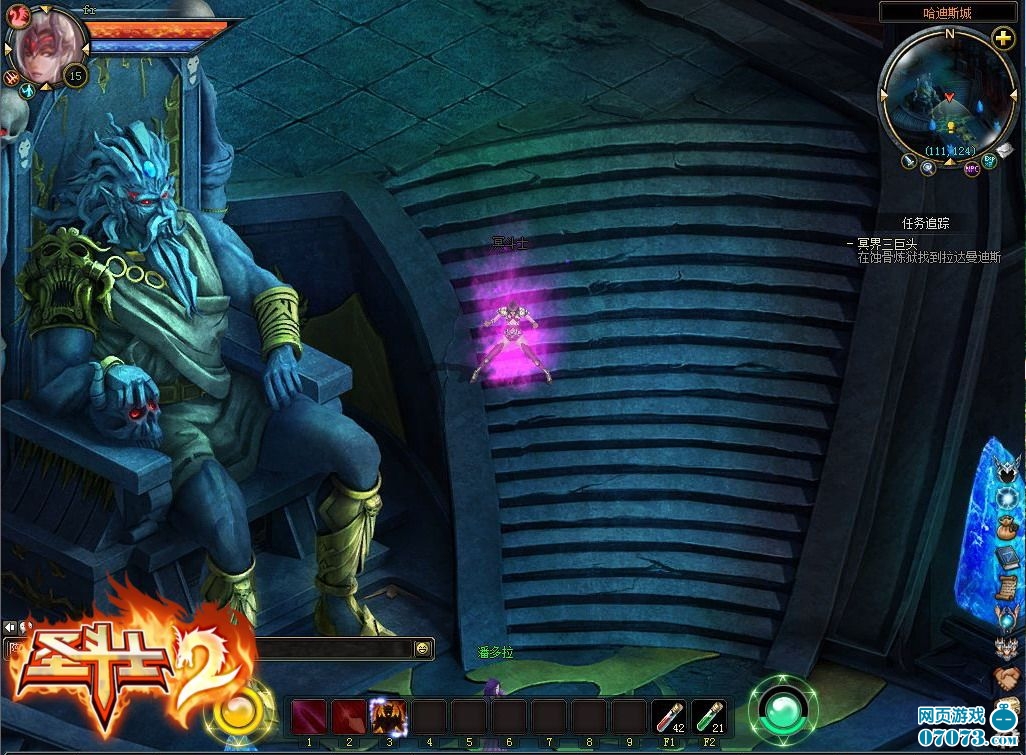This screenshot has height=755, width=1026.
Task: Click the chat emoji smiley button
Action: point(423,649)
